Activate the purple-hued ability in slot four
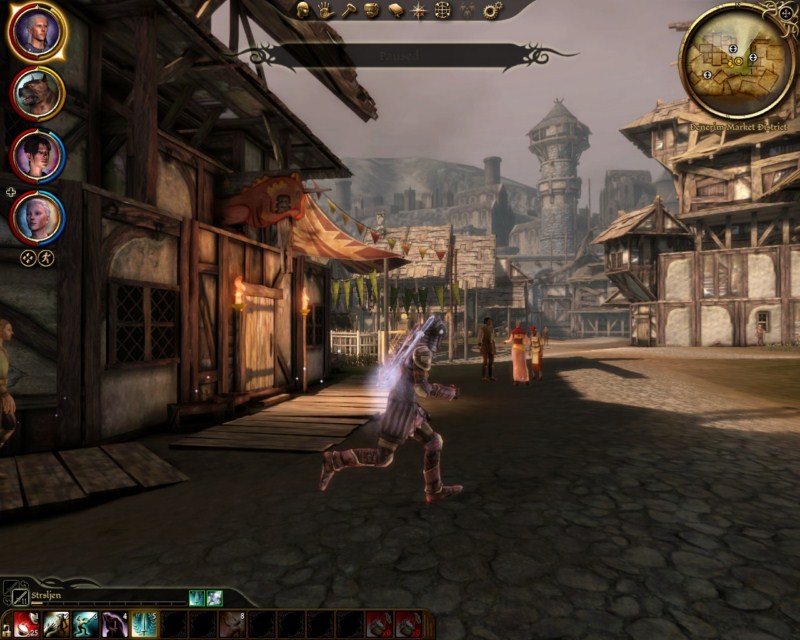 (x=113, y=624)
